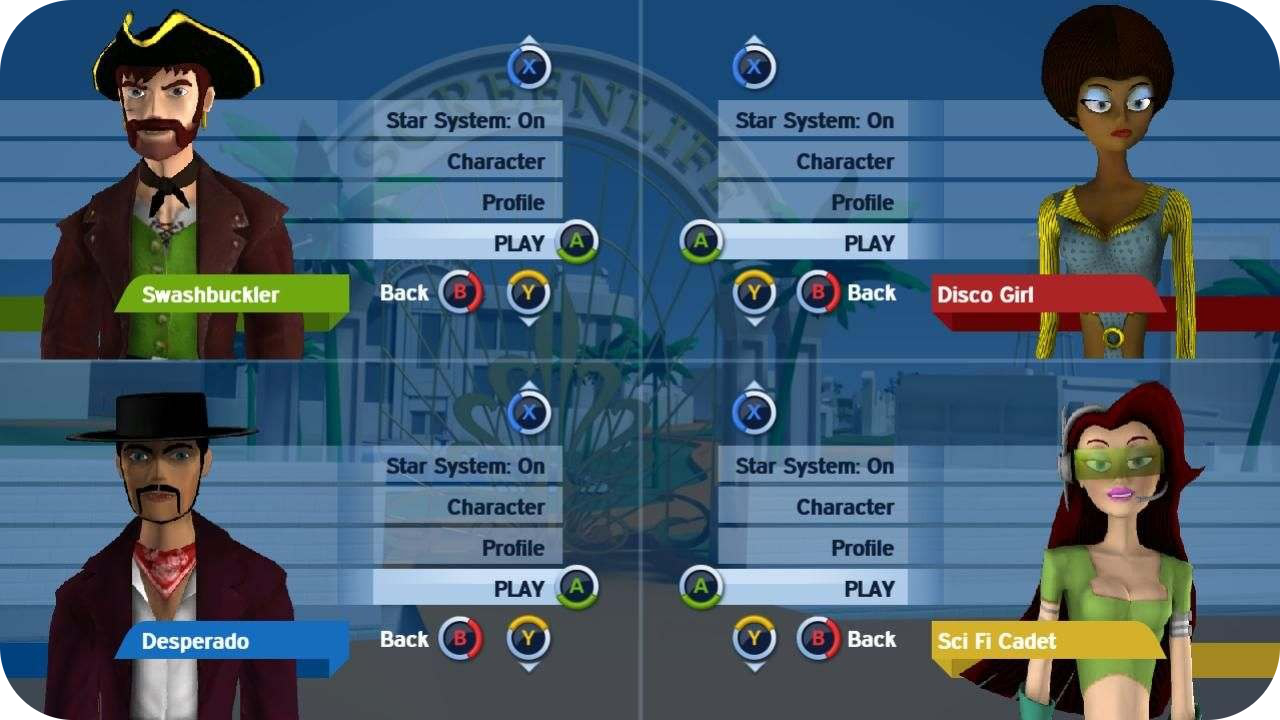
Task: Toggle Star System in Desperado's menu
Action: [466, 467]
